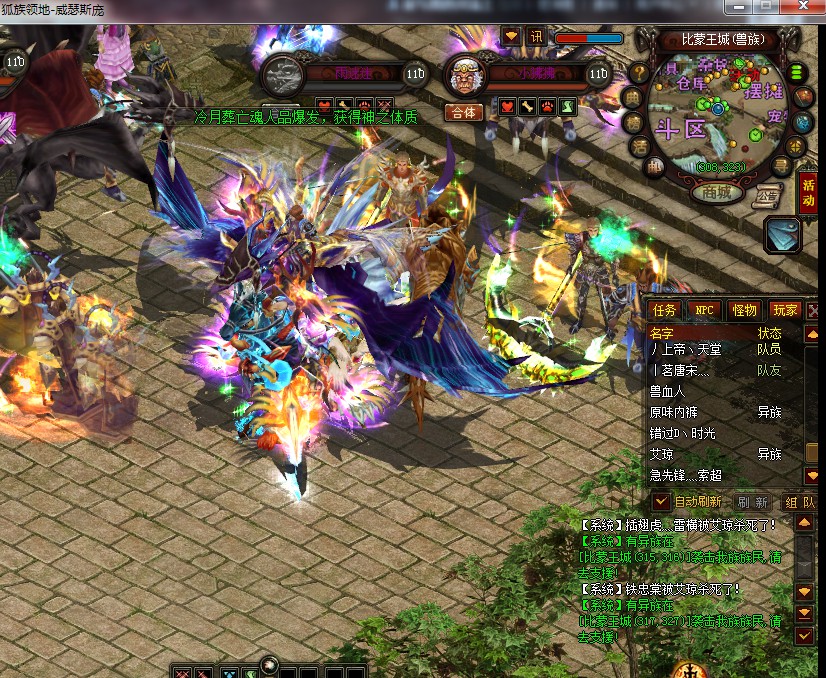Click the elderly pet portrait
Image resolution: width=826 pixels, height=678 pixels.
(464, 74)
